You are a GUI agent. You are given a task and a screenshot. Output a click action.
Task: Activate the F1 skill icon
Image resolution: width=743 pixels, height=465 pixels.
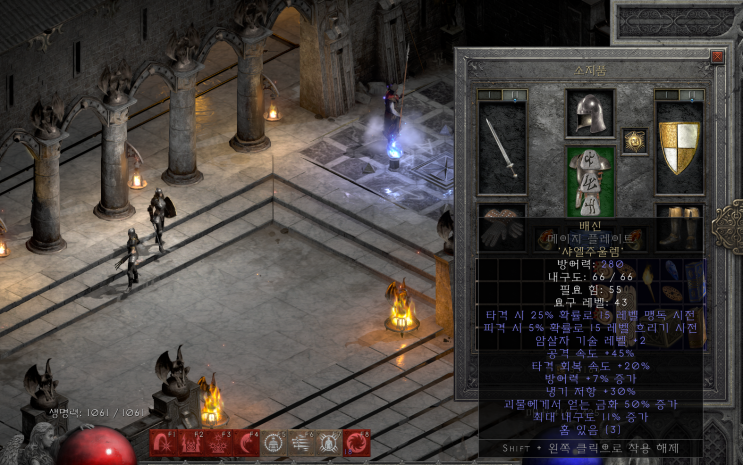pos(162,444)
